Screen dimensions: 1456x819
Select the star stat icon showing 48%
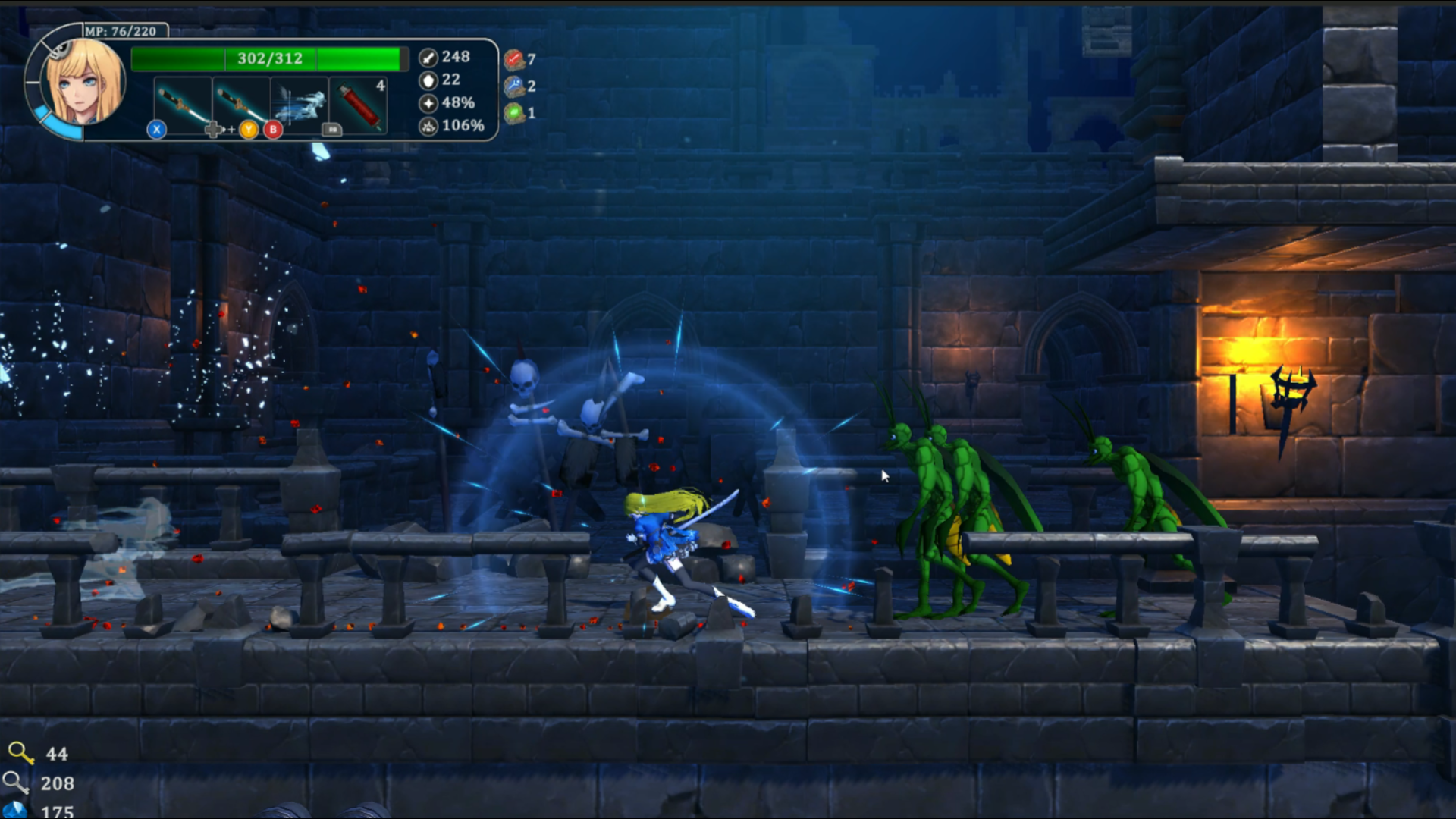tap(430, 103)
